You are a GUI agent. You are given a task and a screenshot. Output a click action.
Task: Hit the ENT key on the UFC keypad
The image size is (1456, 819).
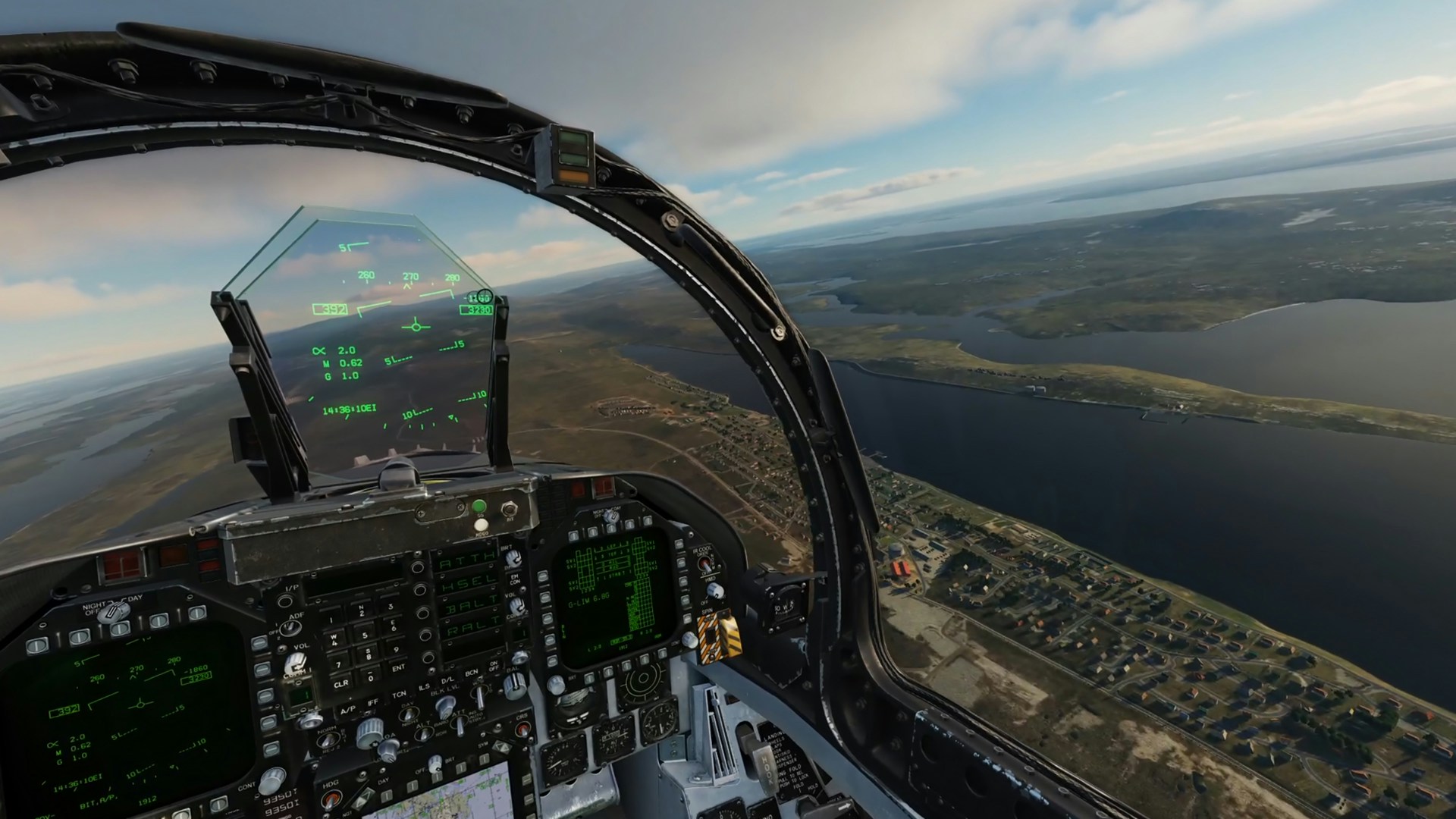pyautogui.click(x=397, y=667)
